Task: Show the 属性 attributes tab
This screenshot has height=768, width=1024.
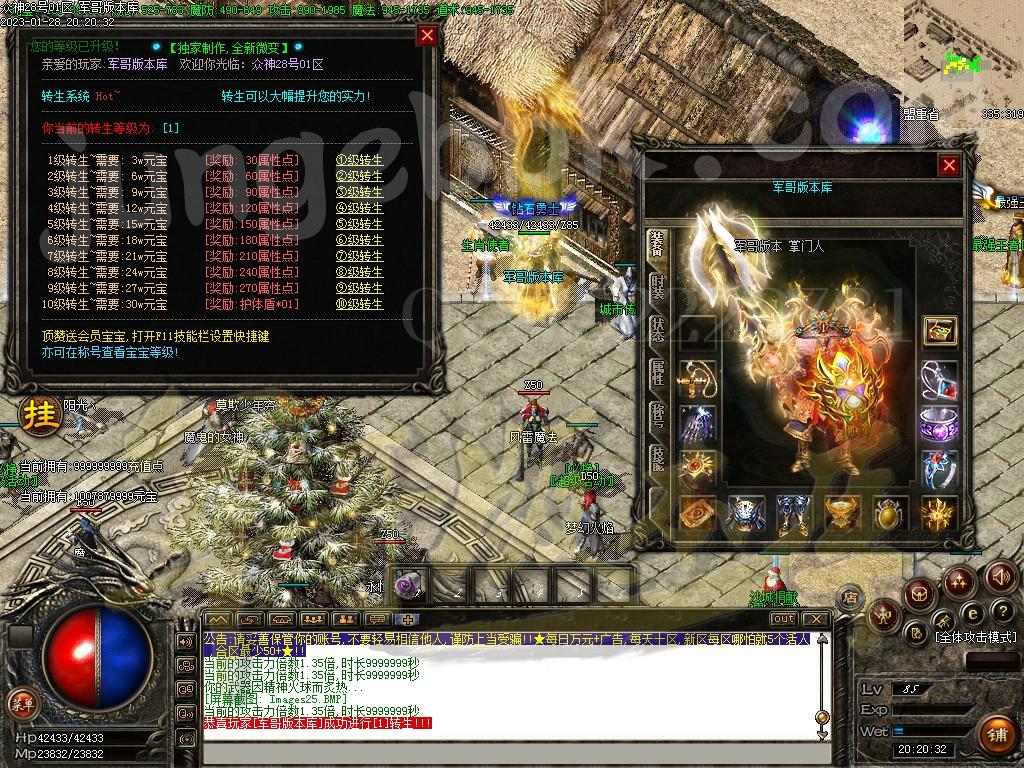Action: (x=657, y=372)
